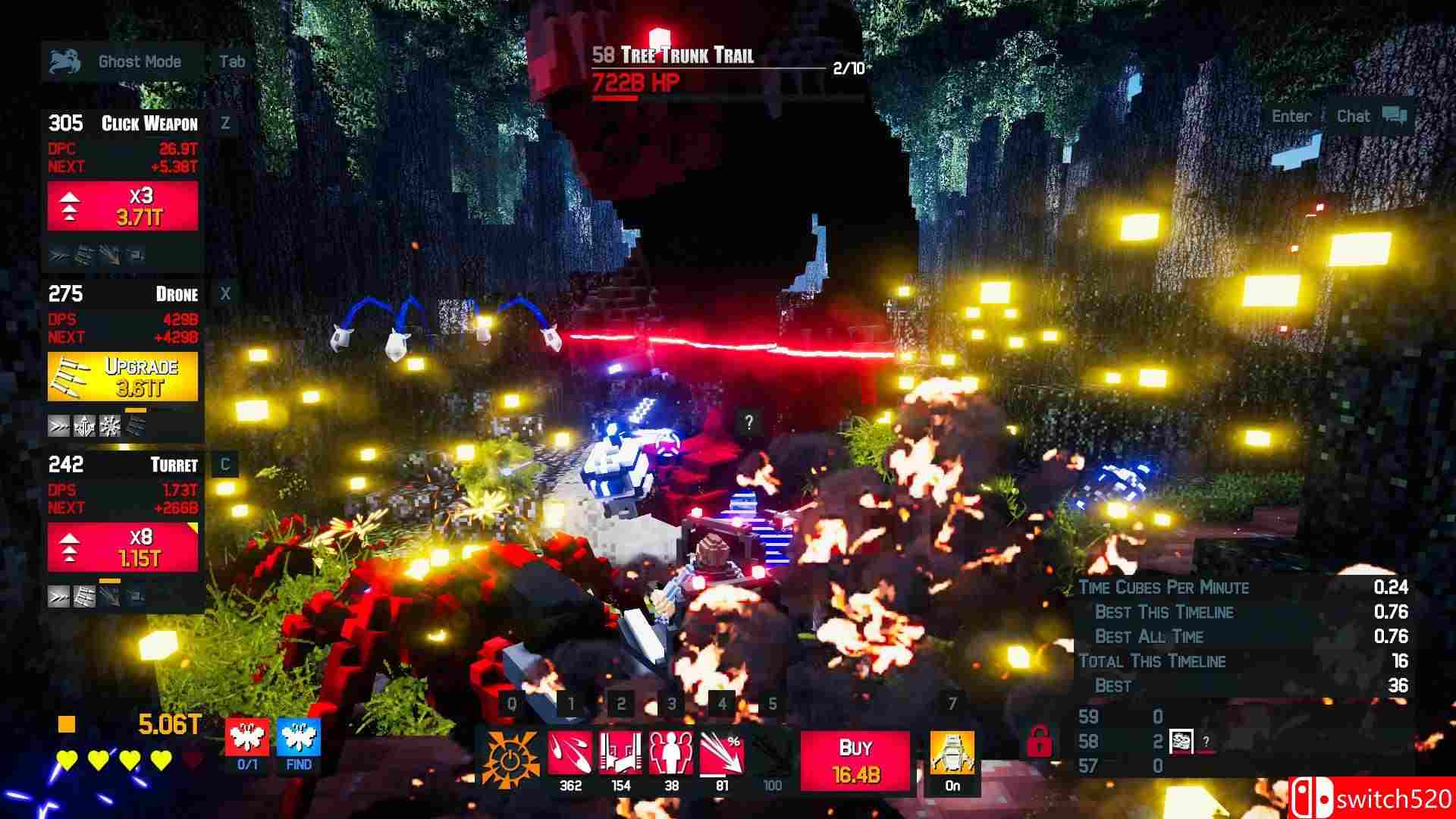This screenshot has width=1456, height=819.
Task: Upgrade Click Weapon x3 for 3.71T
Action: 123,206
